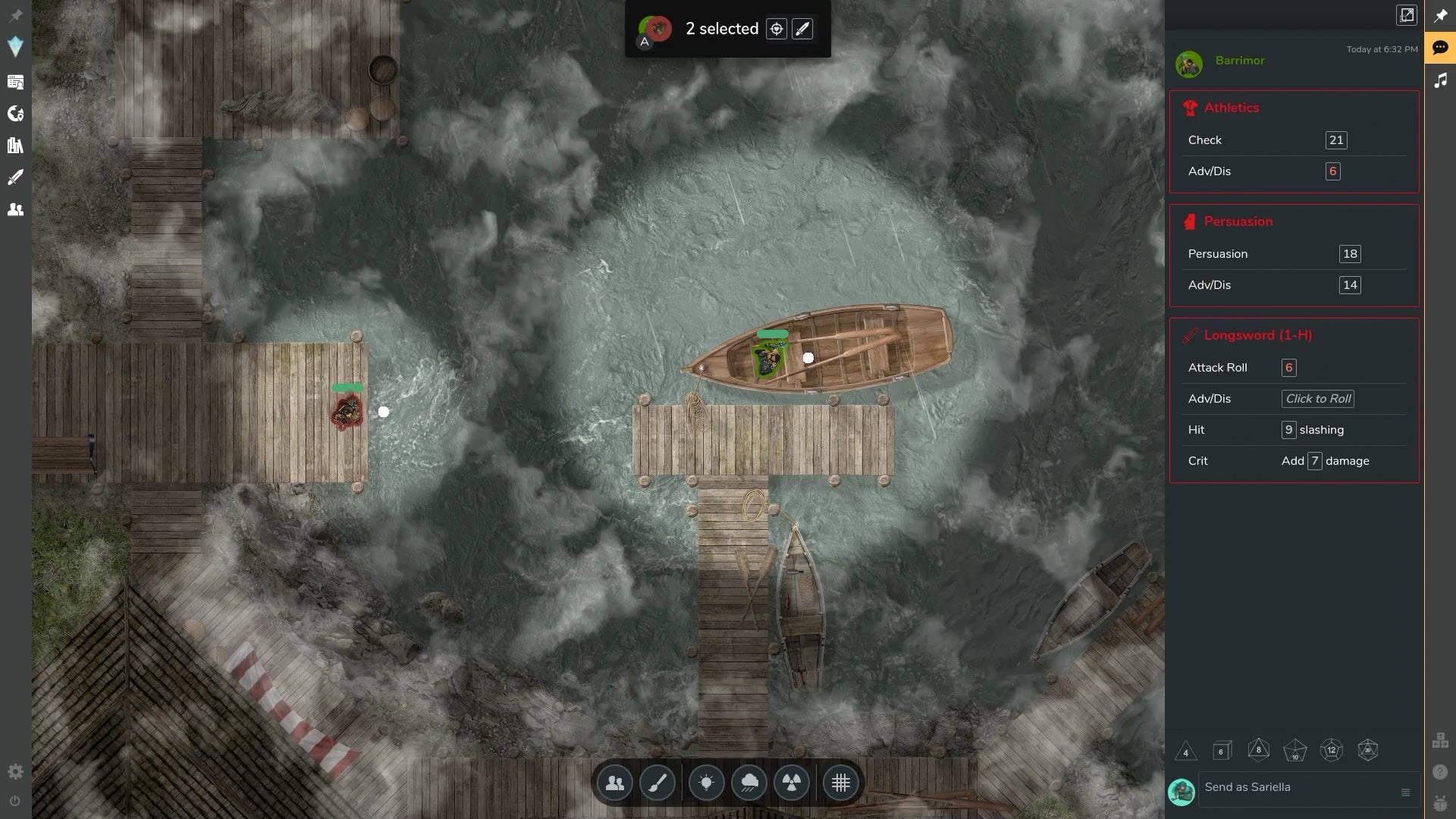This screenshot has height=819, width=1456.
Task: Open the weather effects tool
Action: pos(749,783)
